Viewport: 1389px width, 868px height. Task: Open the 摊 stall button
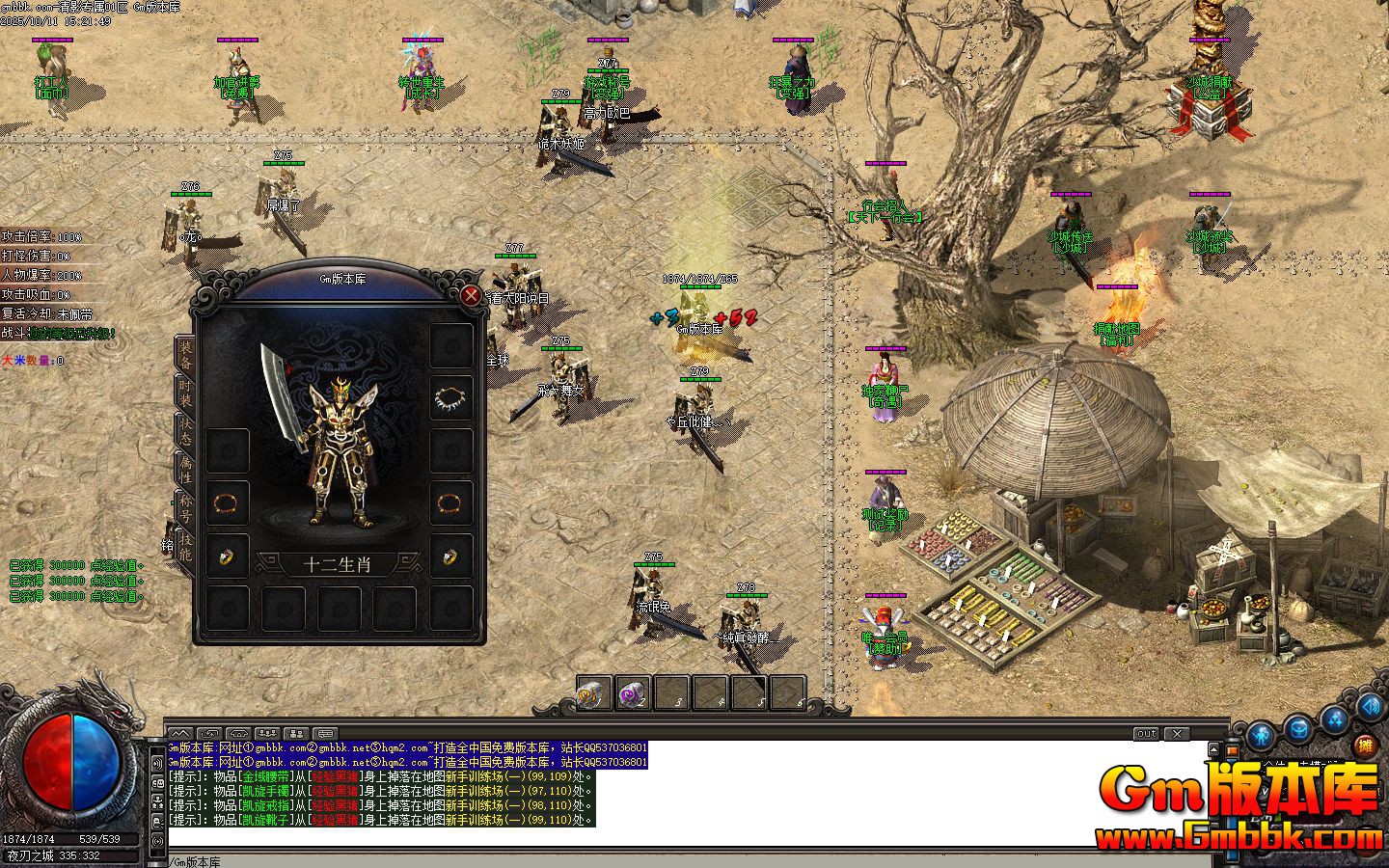click(x=1364, y=745)
